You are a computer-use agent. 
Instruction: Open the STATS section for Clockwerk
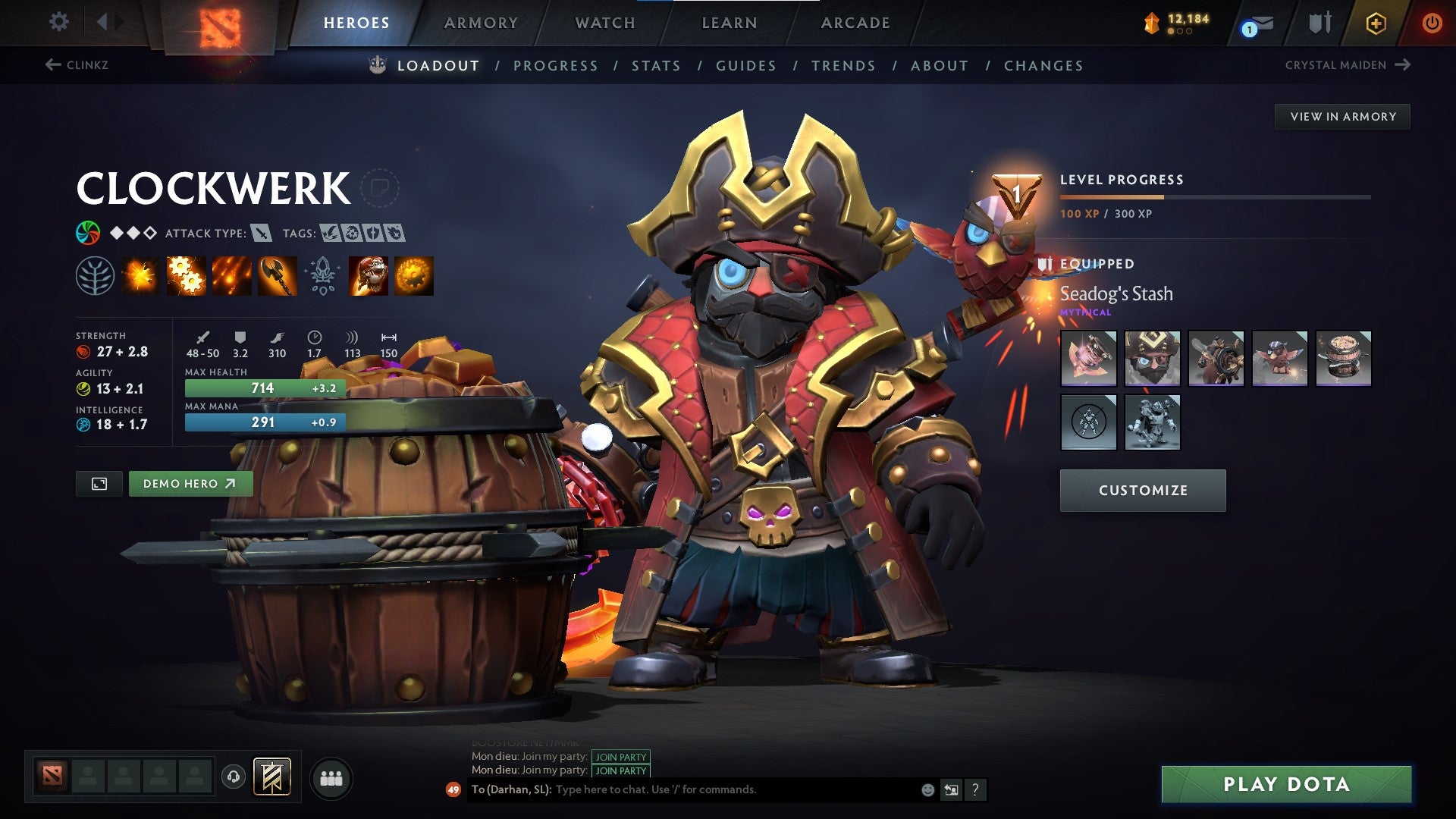[x=656, y=65]
